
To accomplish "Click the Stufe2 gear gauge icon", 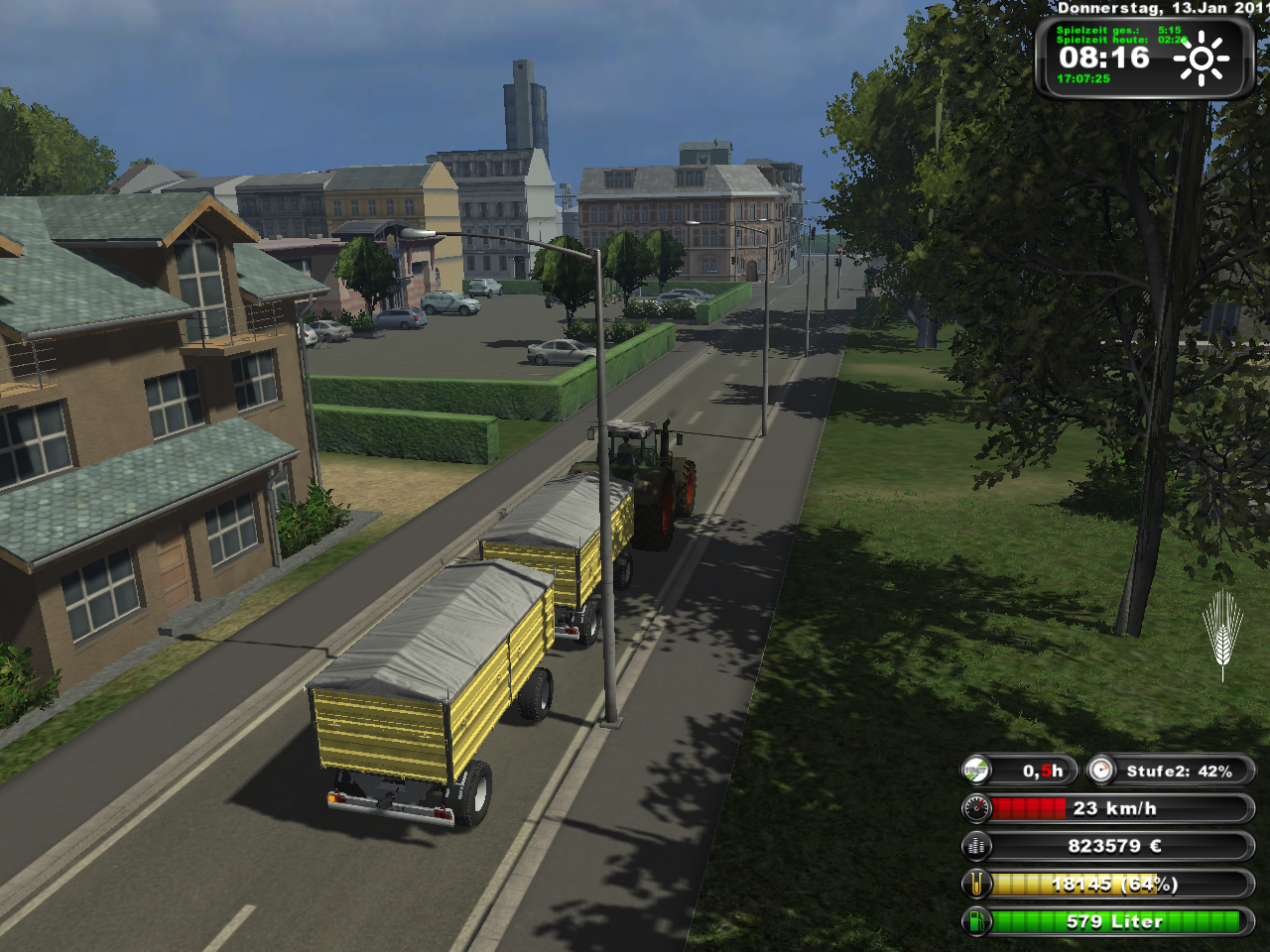I will (1101, 771).
